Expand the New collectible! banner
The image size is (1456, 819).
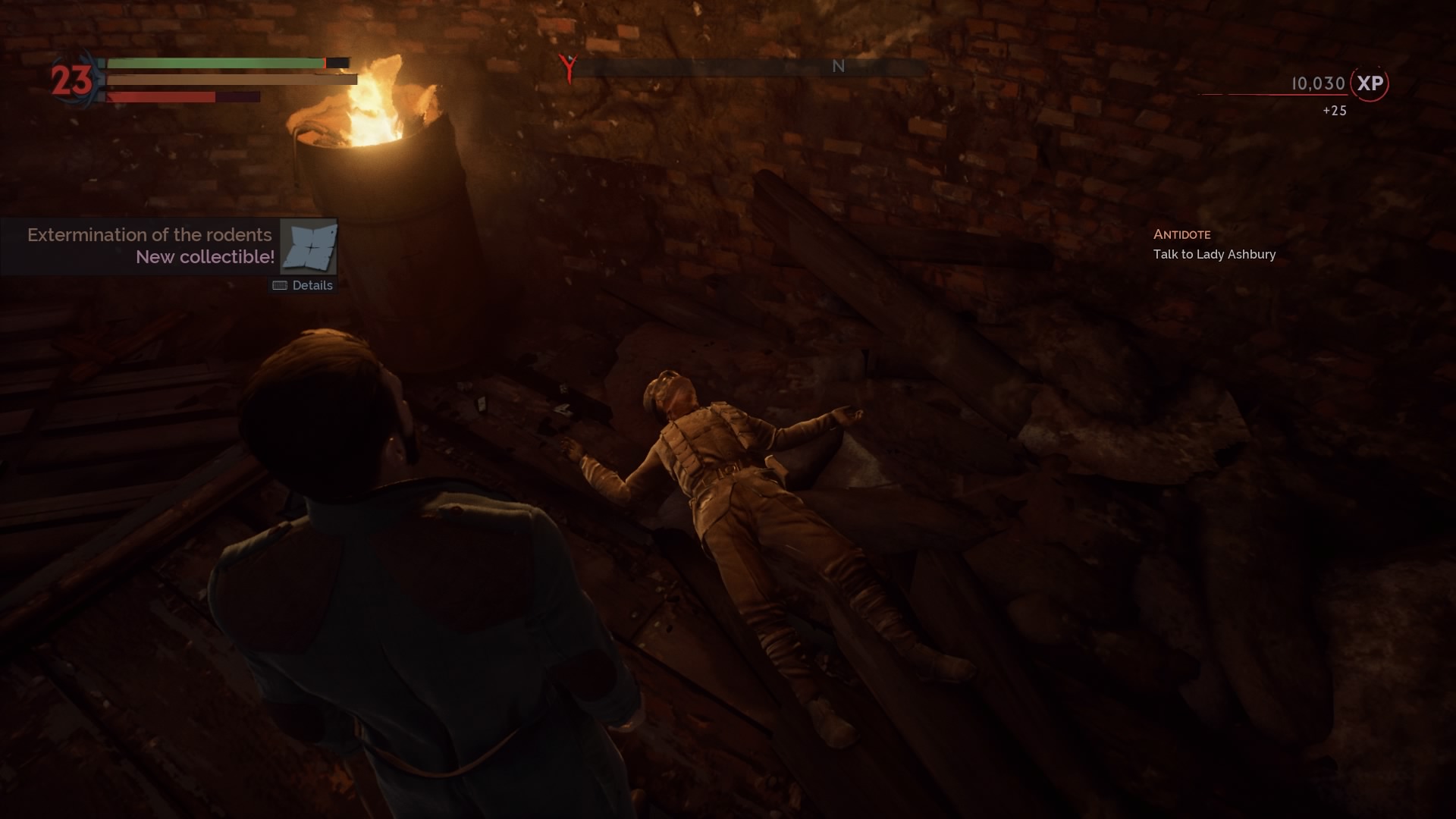(205, 257)
